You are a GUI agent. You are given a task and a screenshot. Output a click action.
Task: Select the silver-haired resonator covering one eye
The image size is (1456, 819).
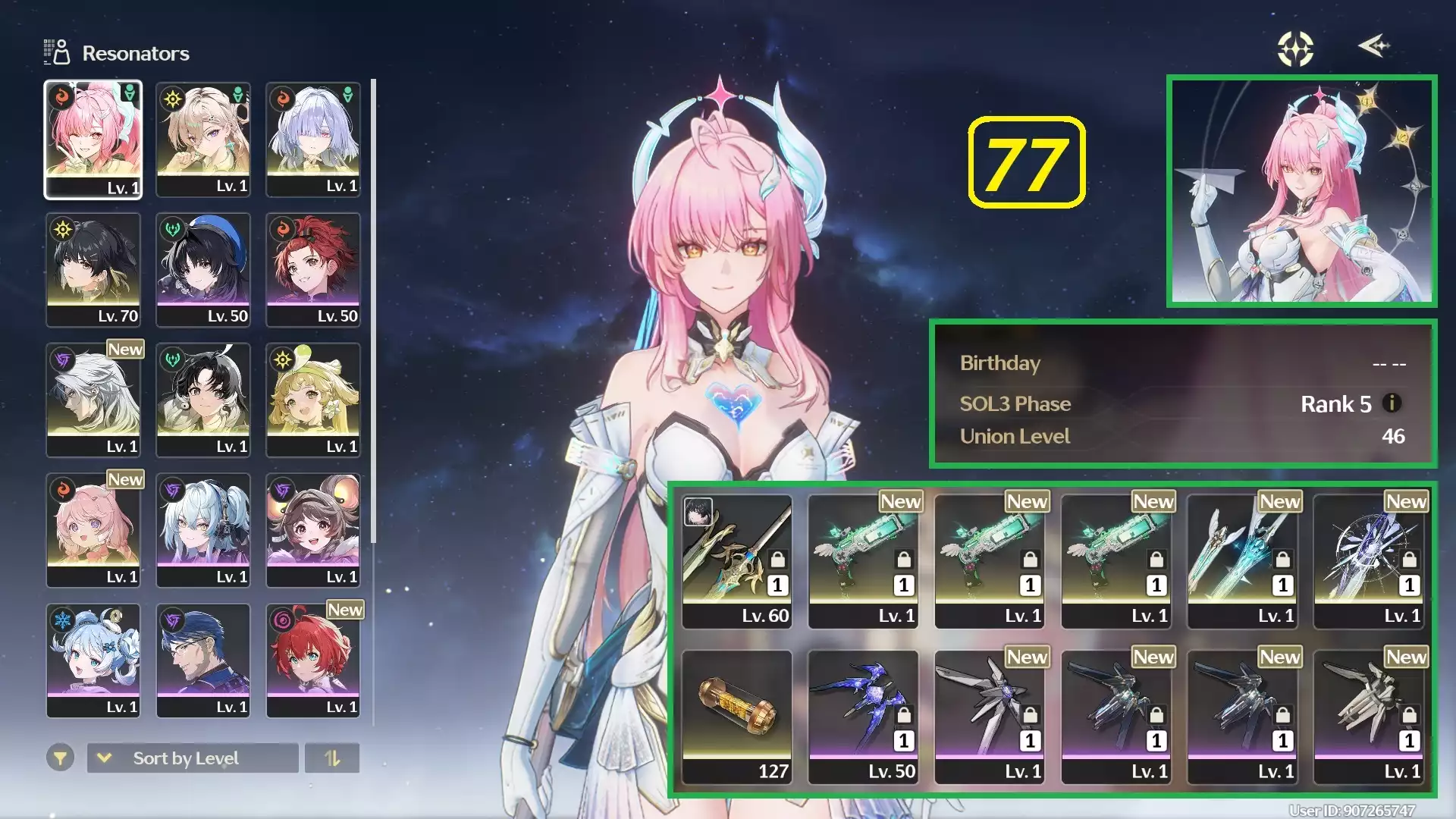[x=312, y=140]
